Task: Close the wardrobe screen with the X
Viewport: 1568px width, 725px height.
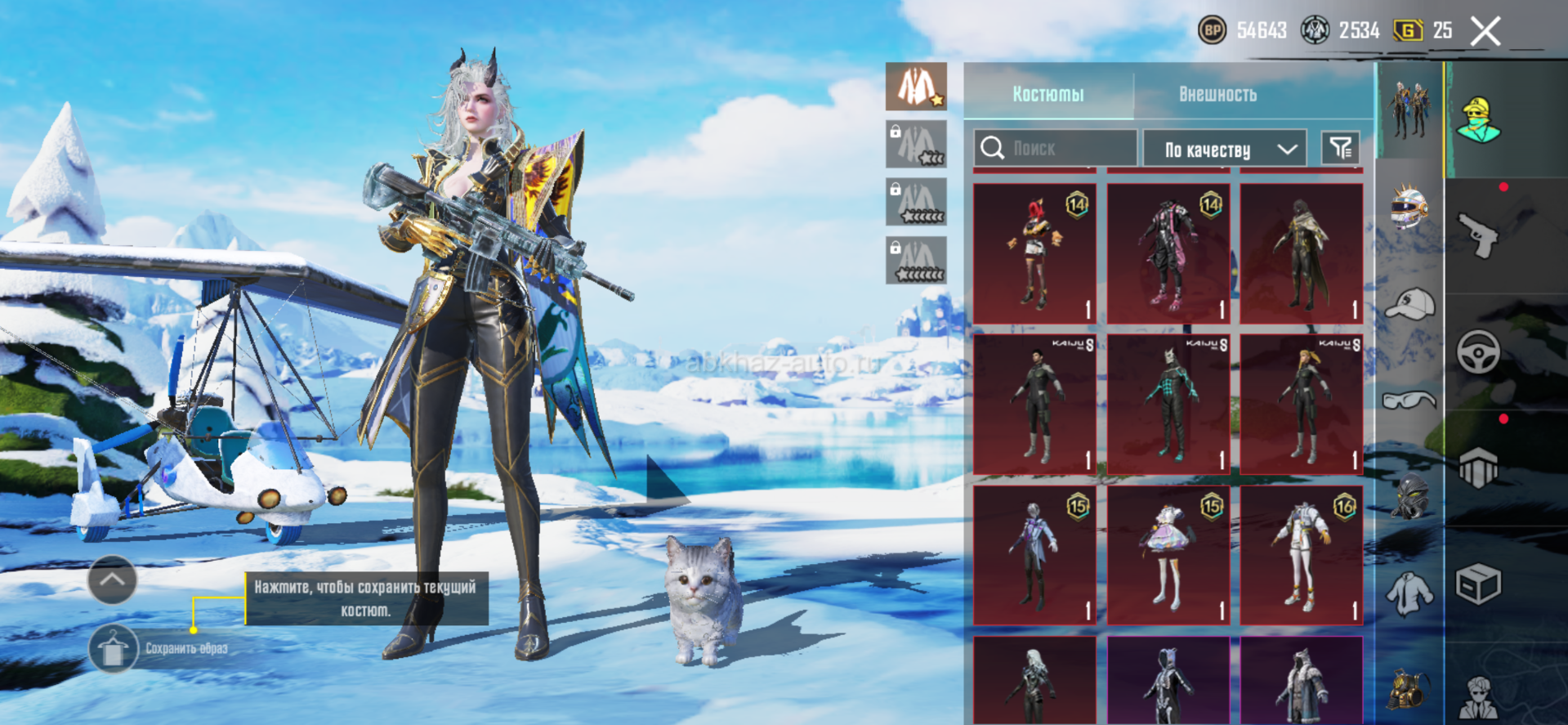Action: click(1485, 32)
